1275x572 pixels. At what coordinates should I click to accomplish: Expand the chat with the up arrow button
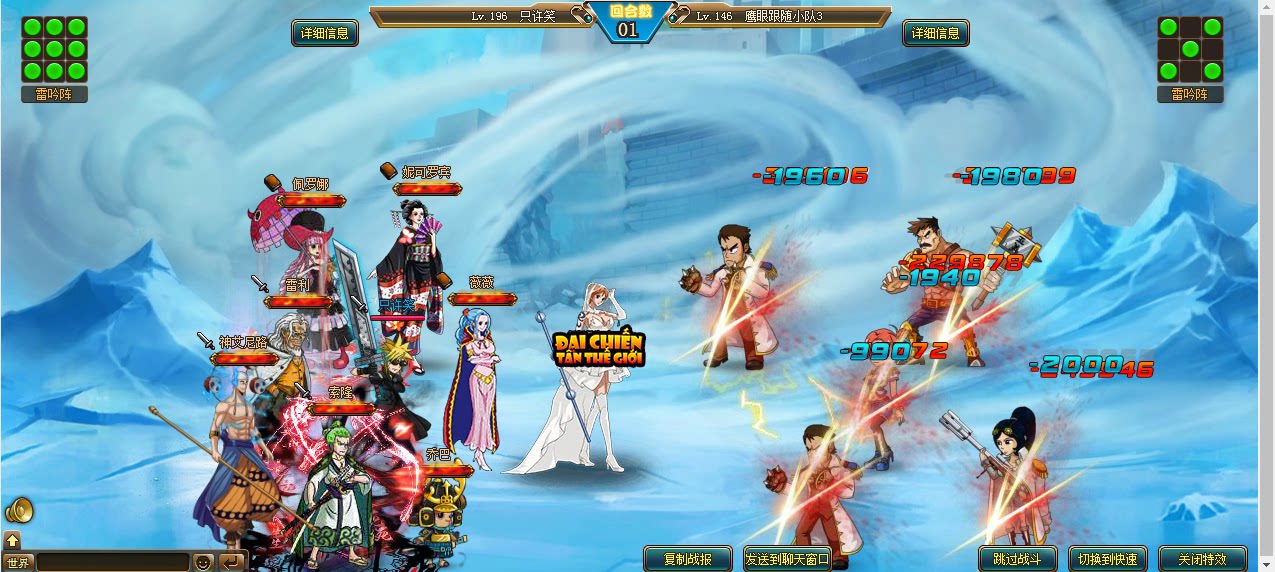point(12,541)
